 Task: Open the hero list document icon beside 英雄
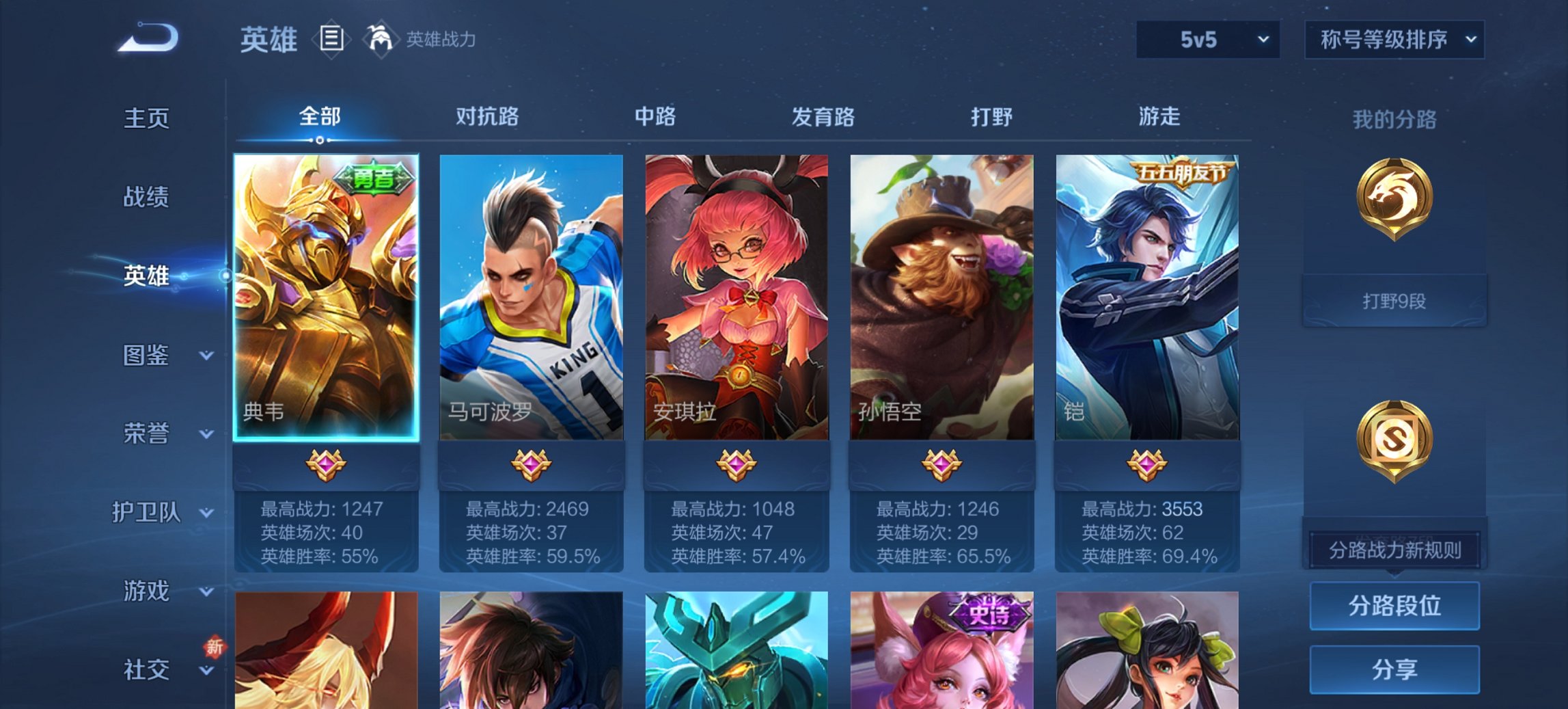tap(331, 40)
